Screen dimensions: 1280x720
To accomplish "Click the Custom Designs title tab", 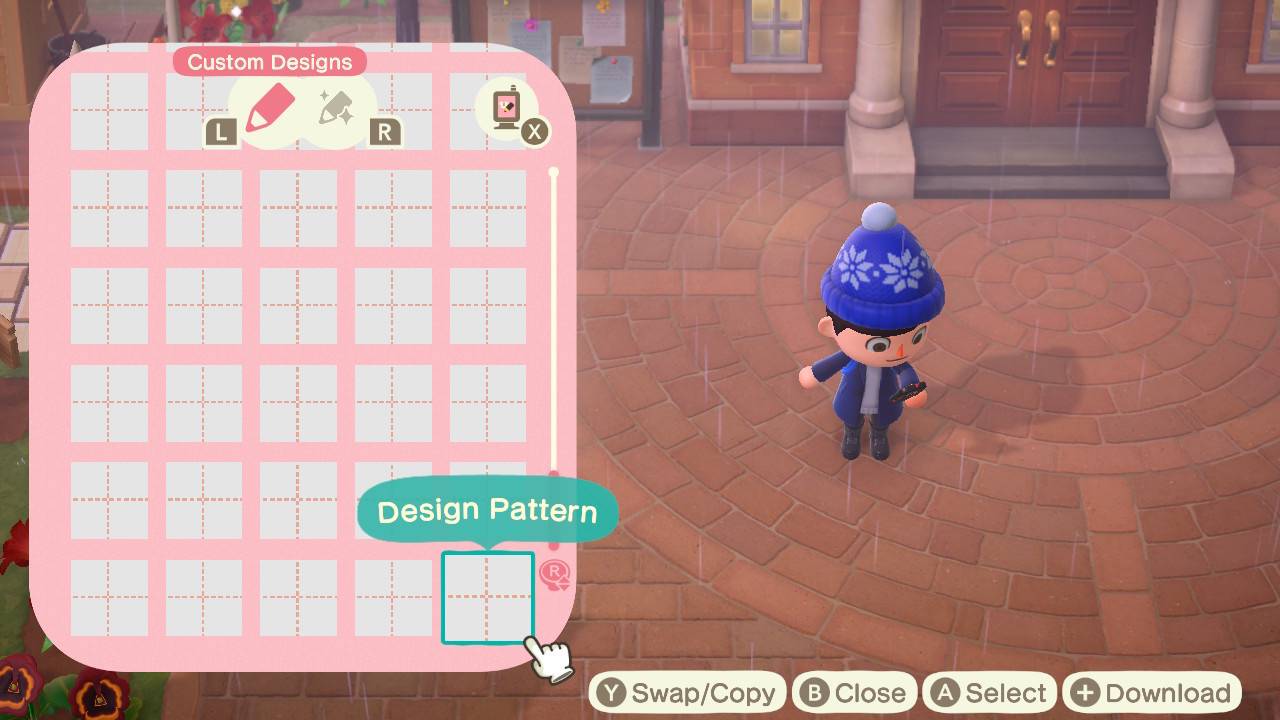I will coord(269,61).
